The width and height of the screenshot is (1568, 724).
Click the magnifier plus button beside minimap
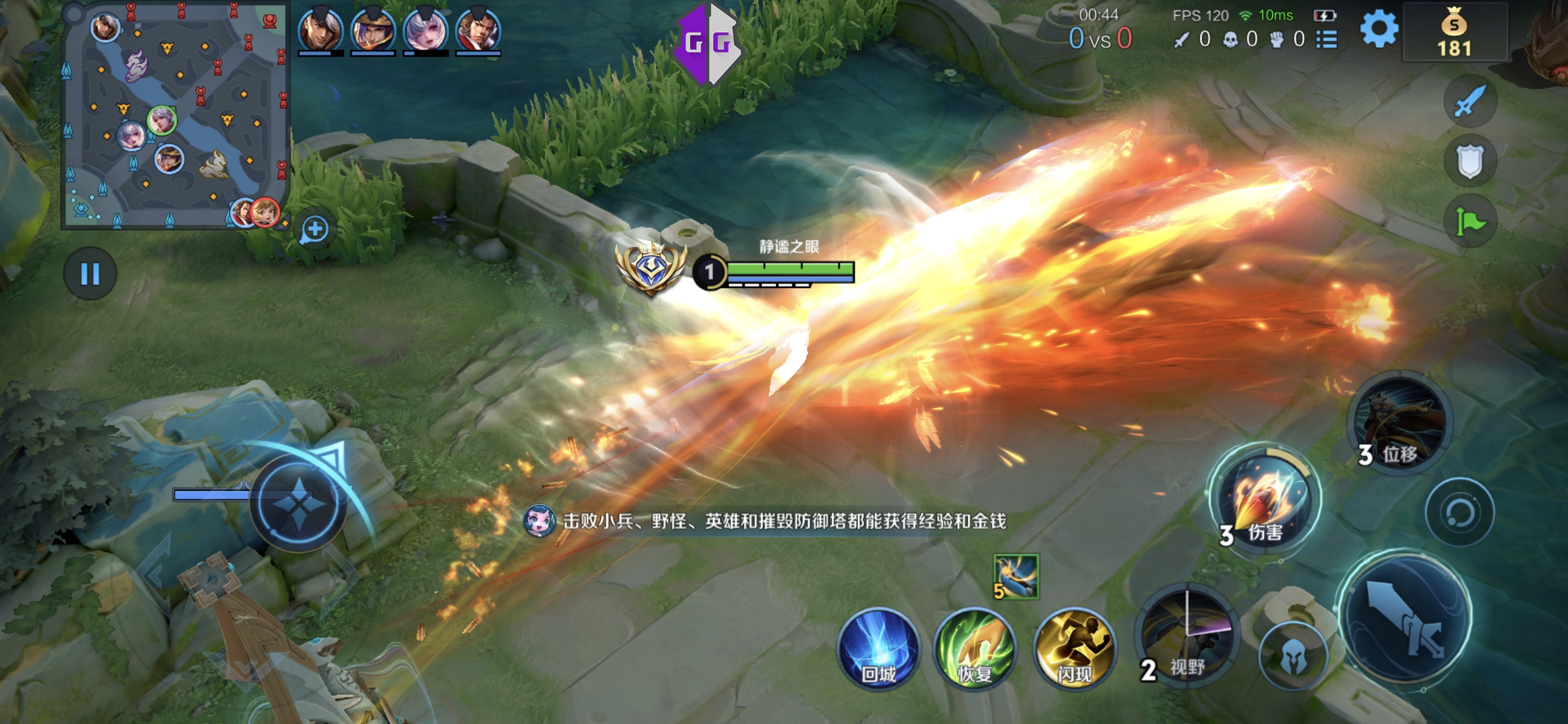pos(315,230)
